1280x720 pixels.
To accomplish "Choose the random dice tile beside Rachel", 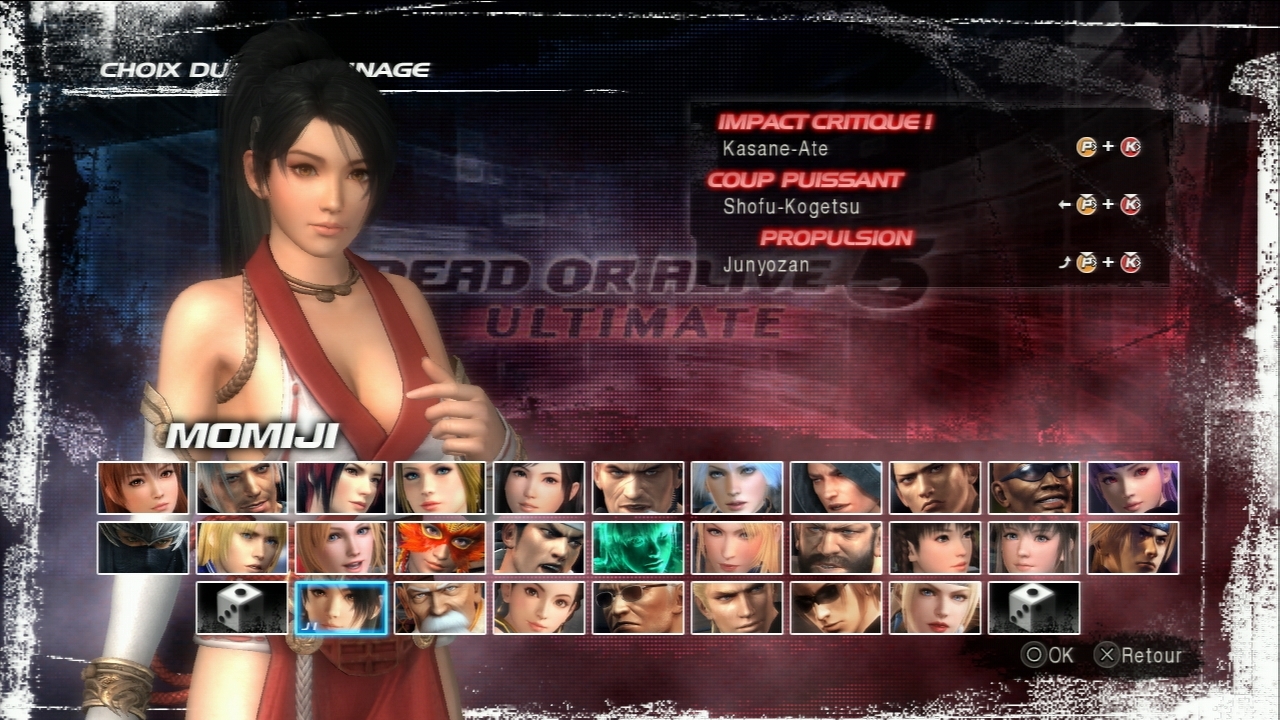I will tap(1034, 608).
